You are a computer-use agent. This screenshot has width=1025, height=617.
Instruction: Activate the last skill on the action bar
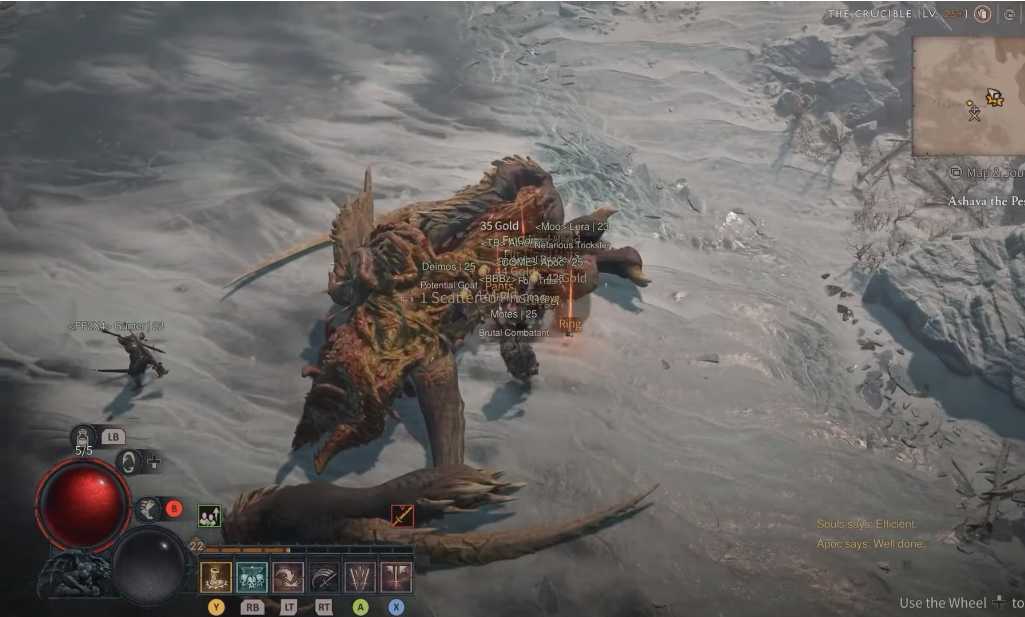tap(396, 577)
